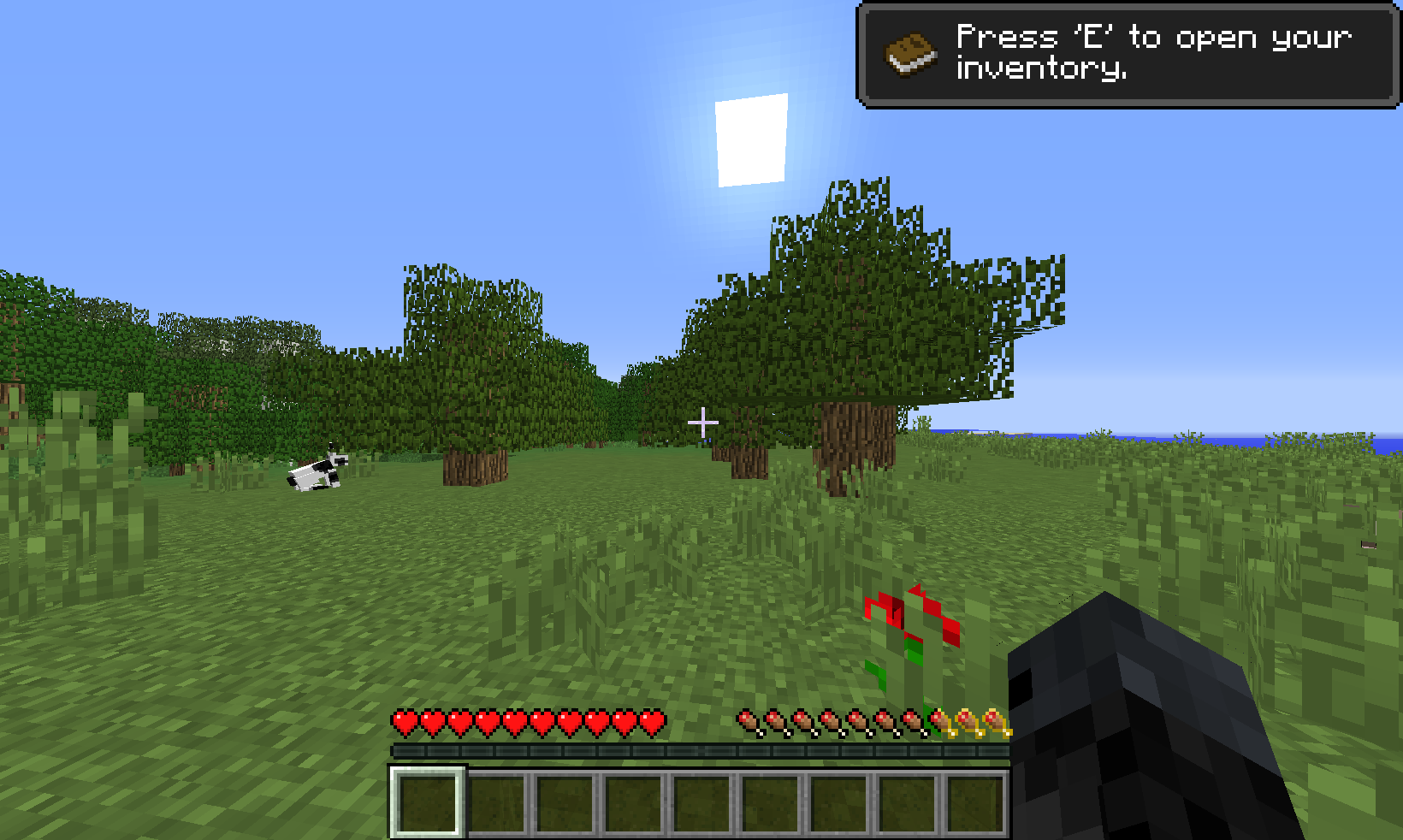Screen dimensions: 1403x840
Task: Select the second hotbar slot
Action: [495, 802]
